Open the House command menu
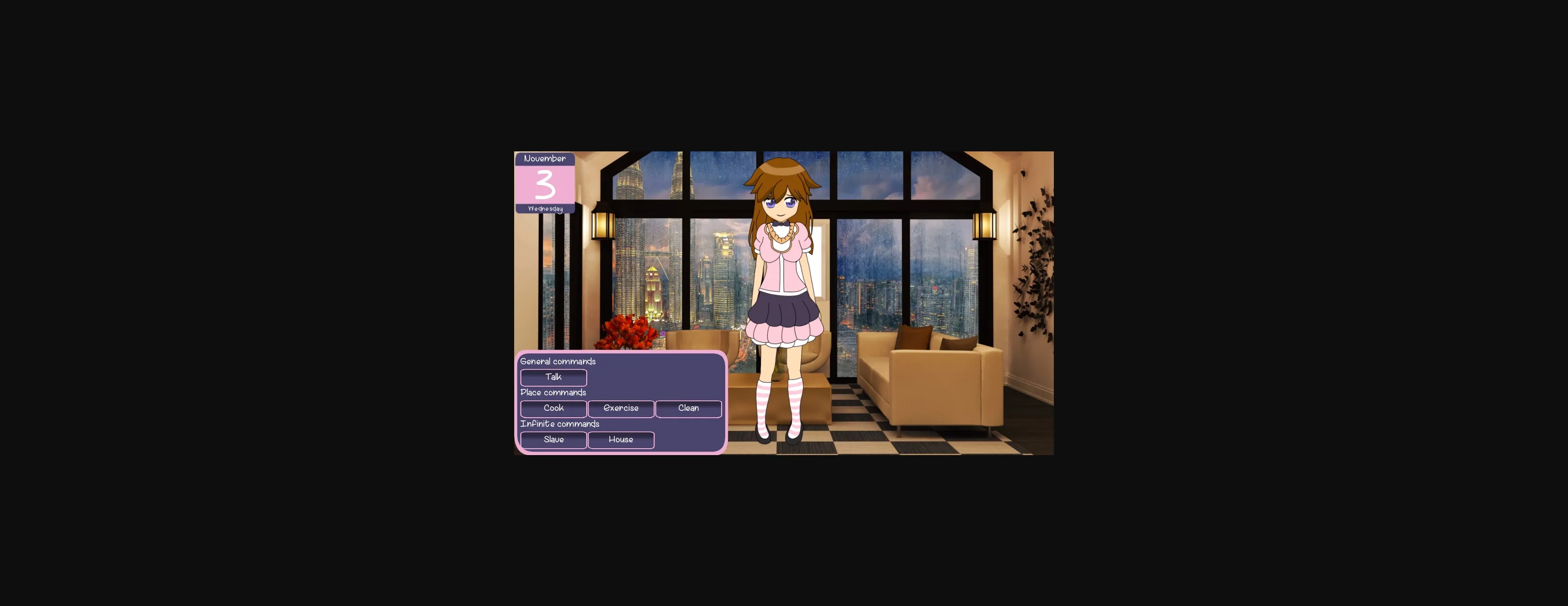 pyautogui.click(x=621, y=440)
